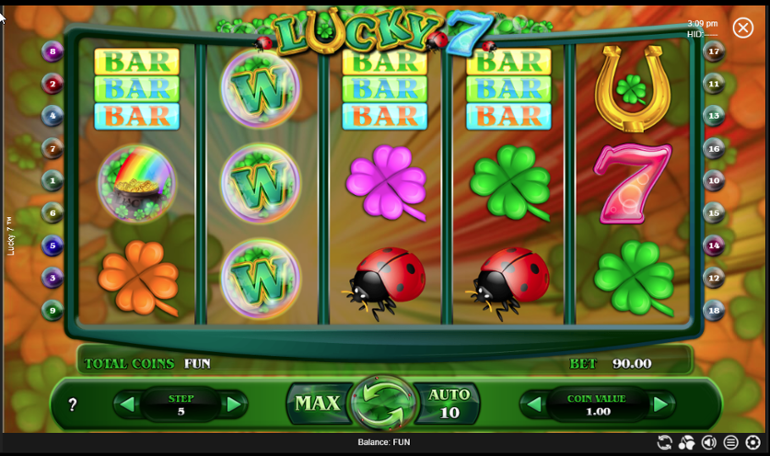This screenshot has width=770, height=456.
Task: Spin the reels with the green arrows button
Action: click(382, 404)
